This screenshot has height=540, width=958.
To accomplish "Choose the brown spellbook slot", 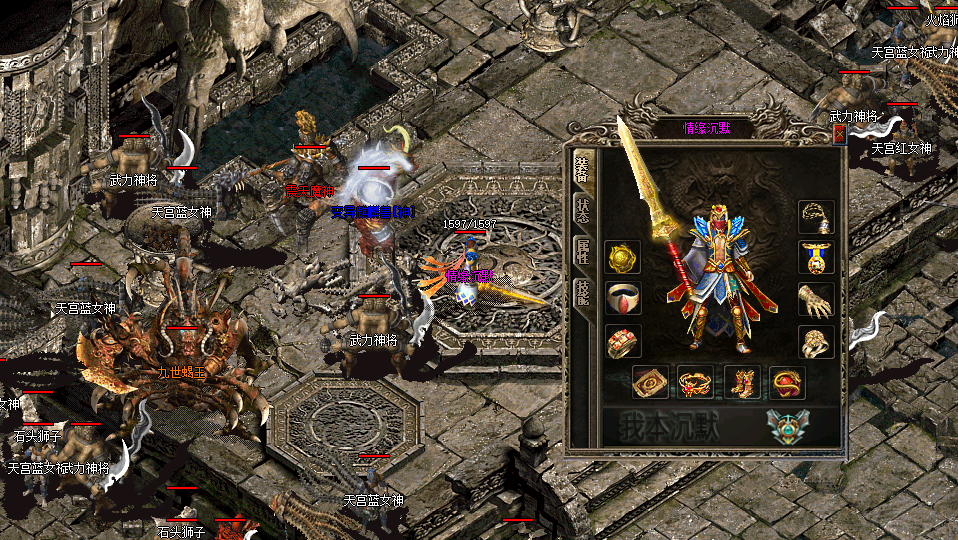I will [650, 381].
